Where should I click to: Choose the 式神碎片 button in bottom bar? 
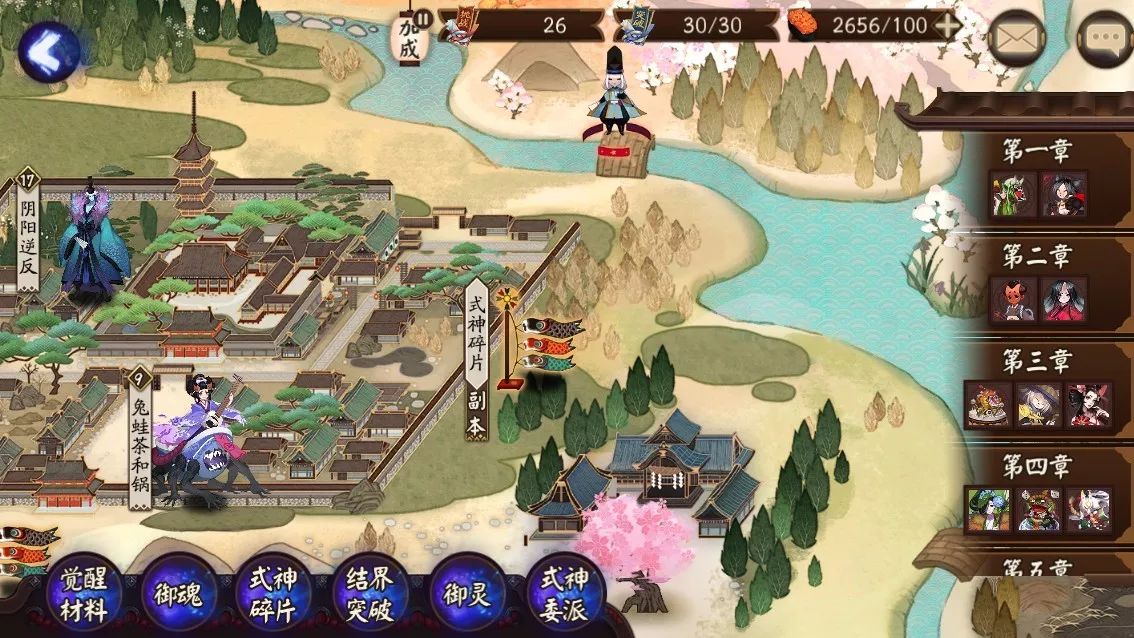point(275,594)
